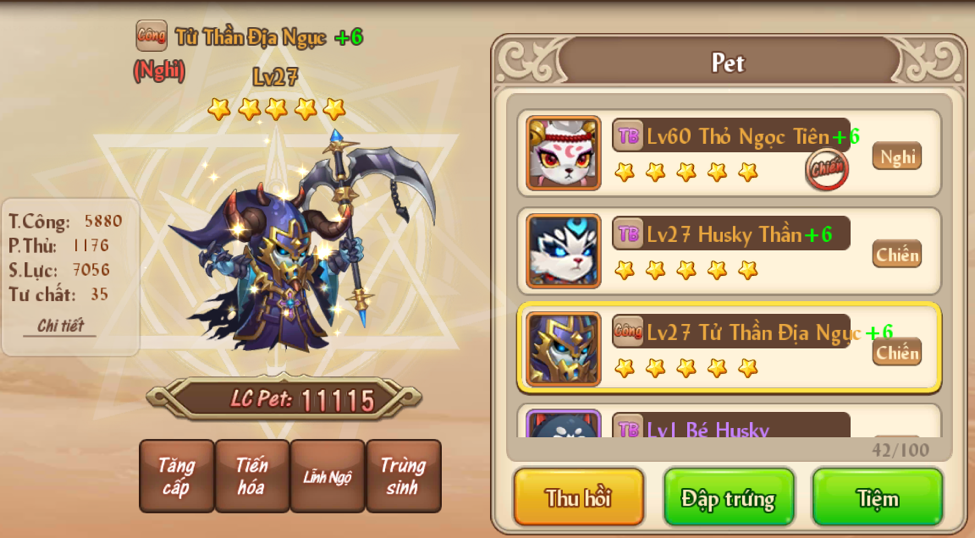This screenshot has width=975, height=538.
Task: Open the Tiệm pet shop
Action: [877, 497]
